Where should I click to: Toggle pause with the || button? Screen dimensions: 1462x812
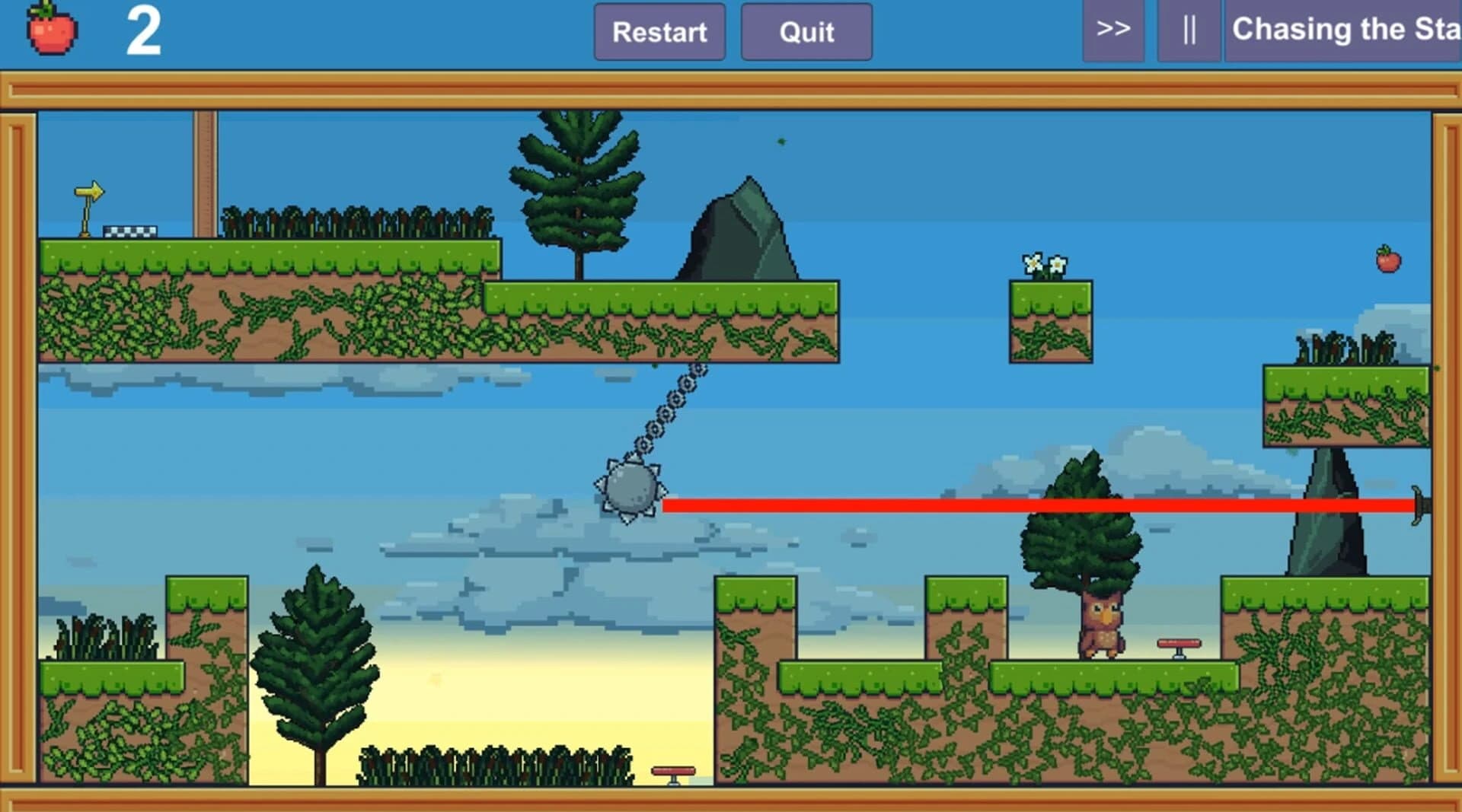tap(1190, 31)
